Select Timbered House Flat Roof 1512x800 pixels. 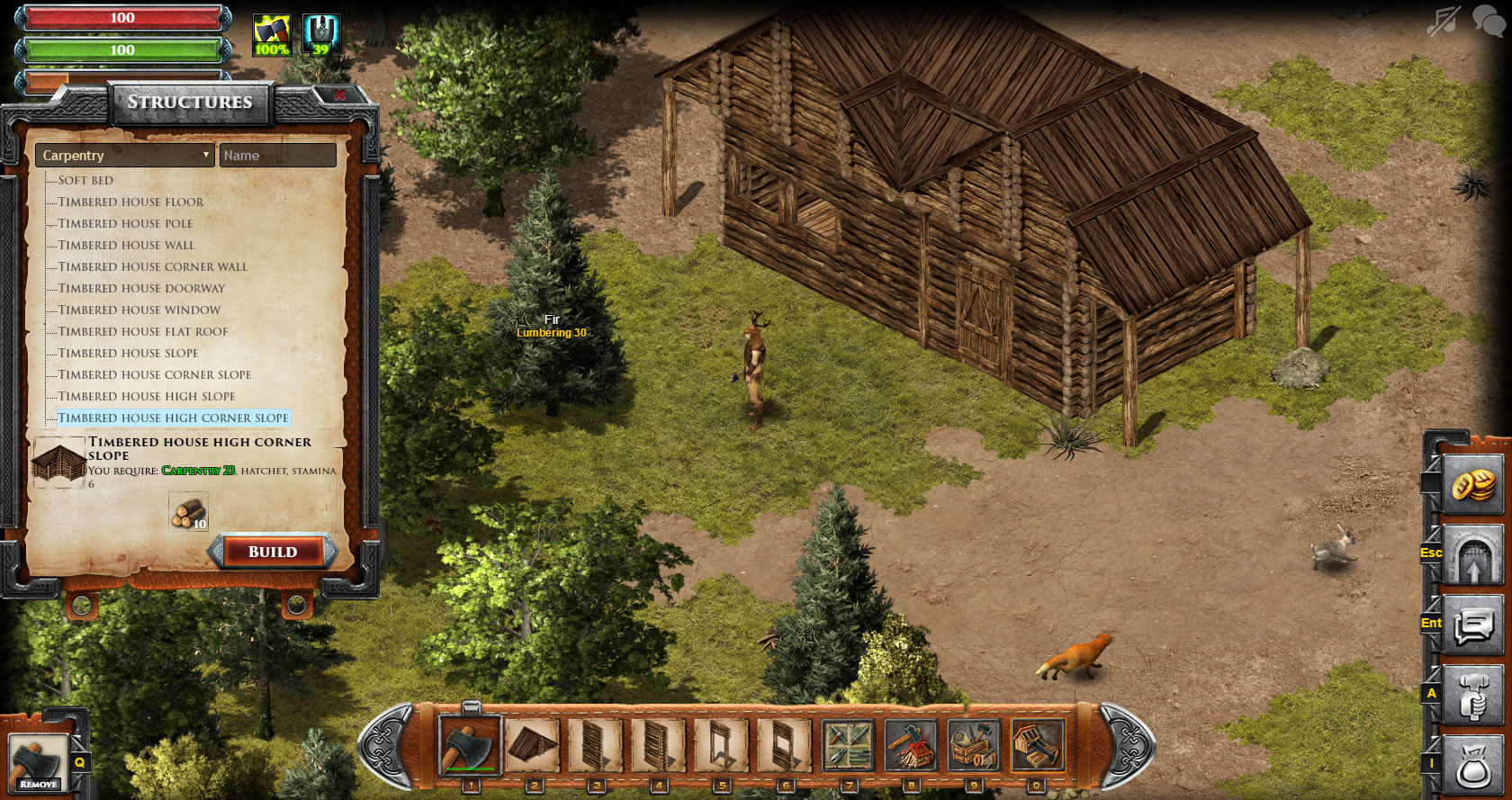click(x=143, y=331)
